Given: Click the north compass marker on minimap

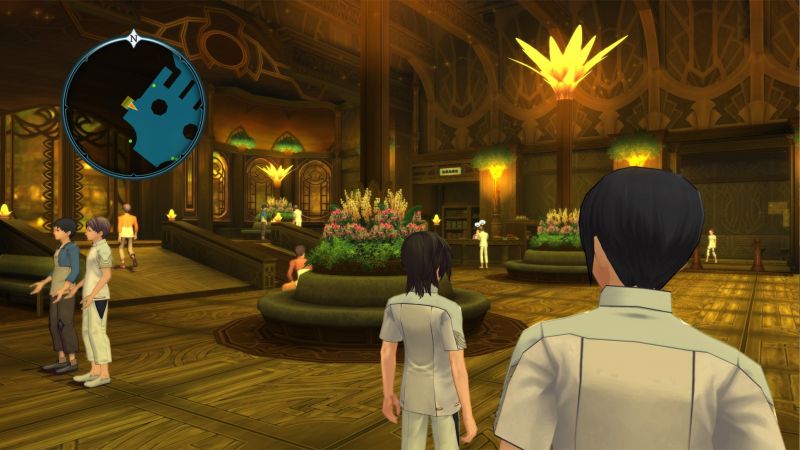Looking at the screenshot, I should click(x=133, y=40).
